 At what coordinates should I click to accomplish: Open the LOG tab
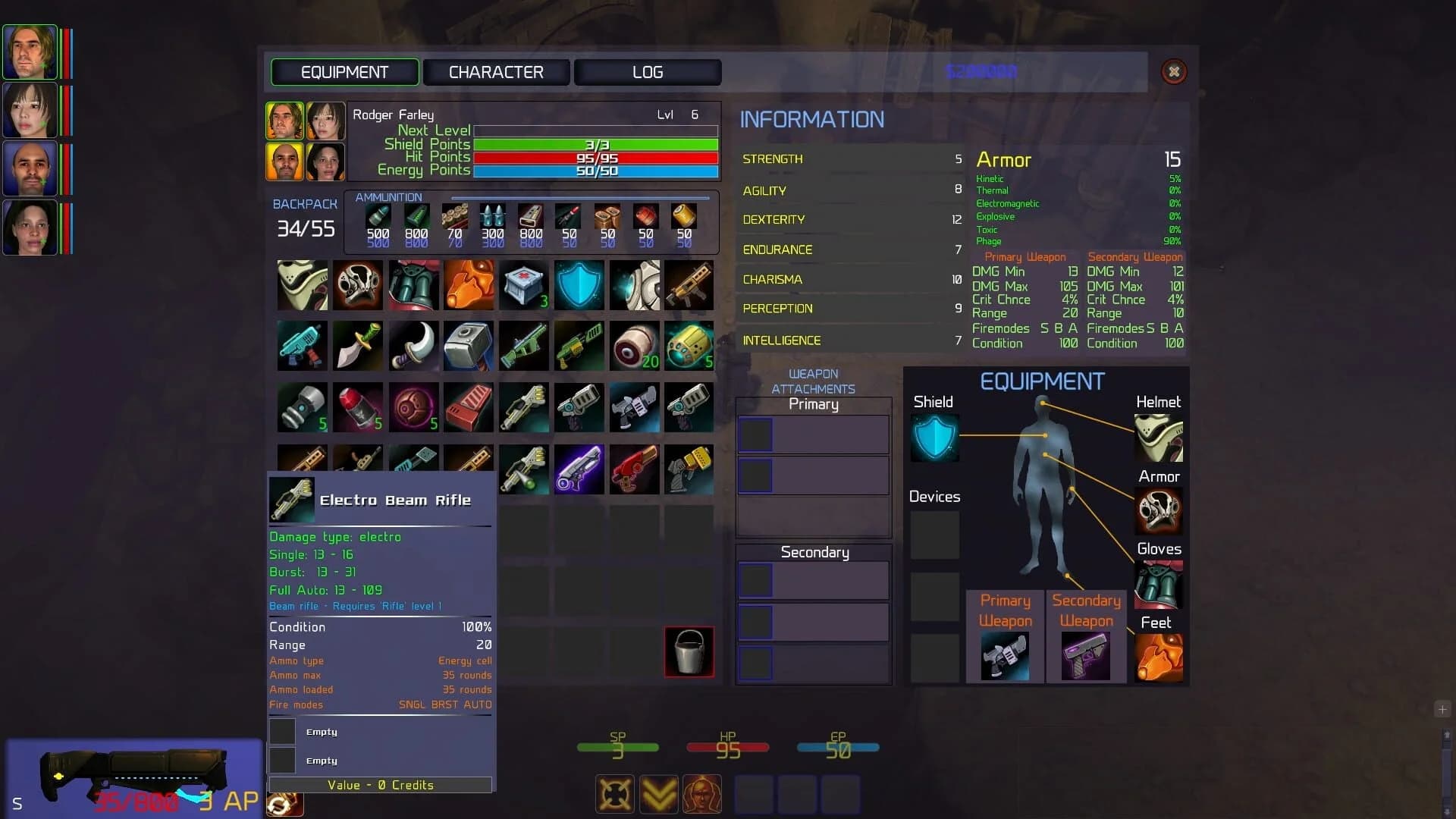pyautogui.click(x=647, y=72)
